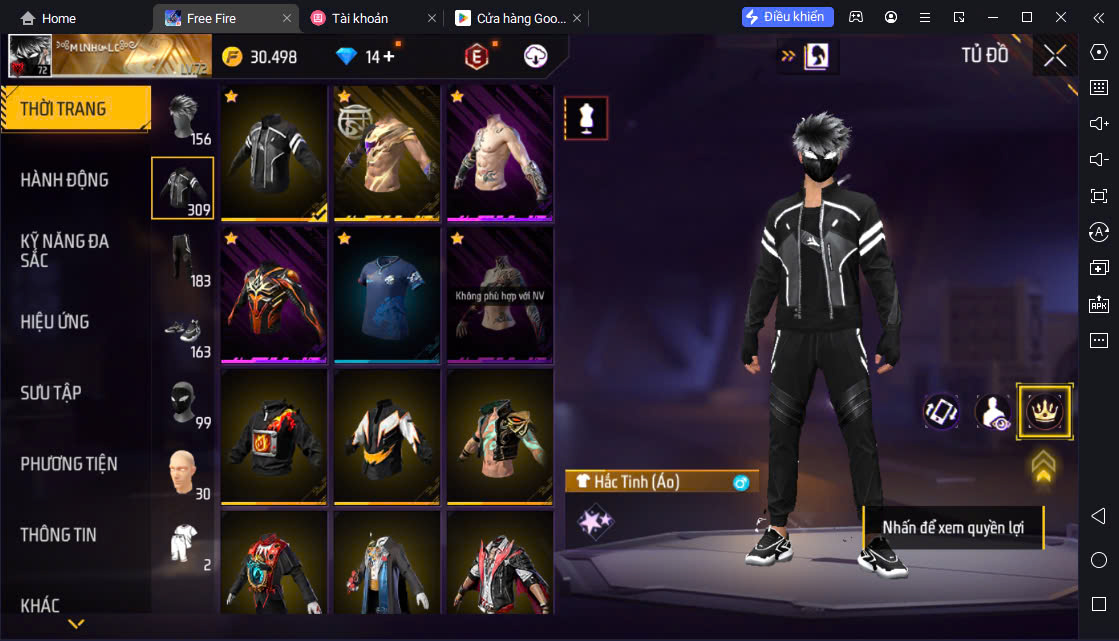Select the PHƯƠNG TIỆN category
Screen dimensions: 1119x641
pyautogui.click(x=69, y=464)
